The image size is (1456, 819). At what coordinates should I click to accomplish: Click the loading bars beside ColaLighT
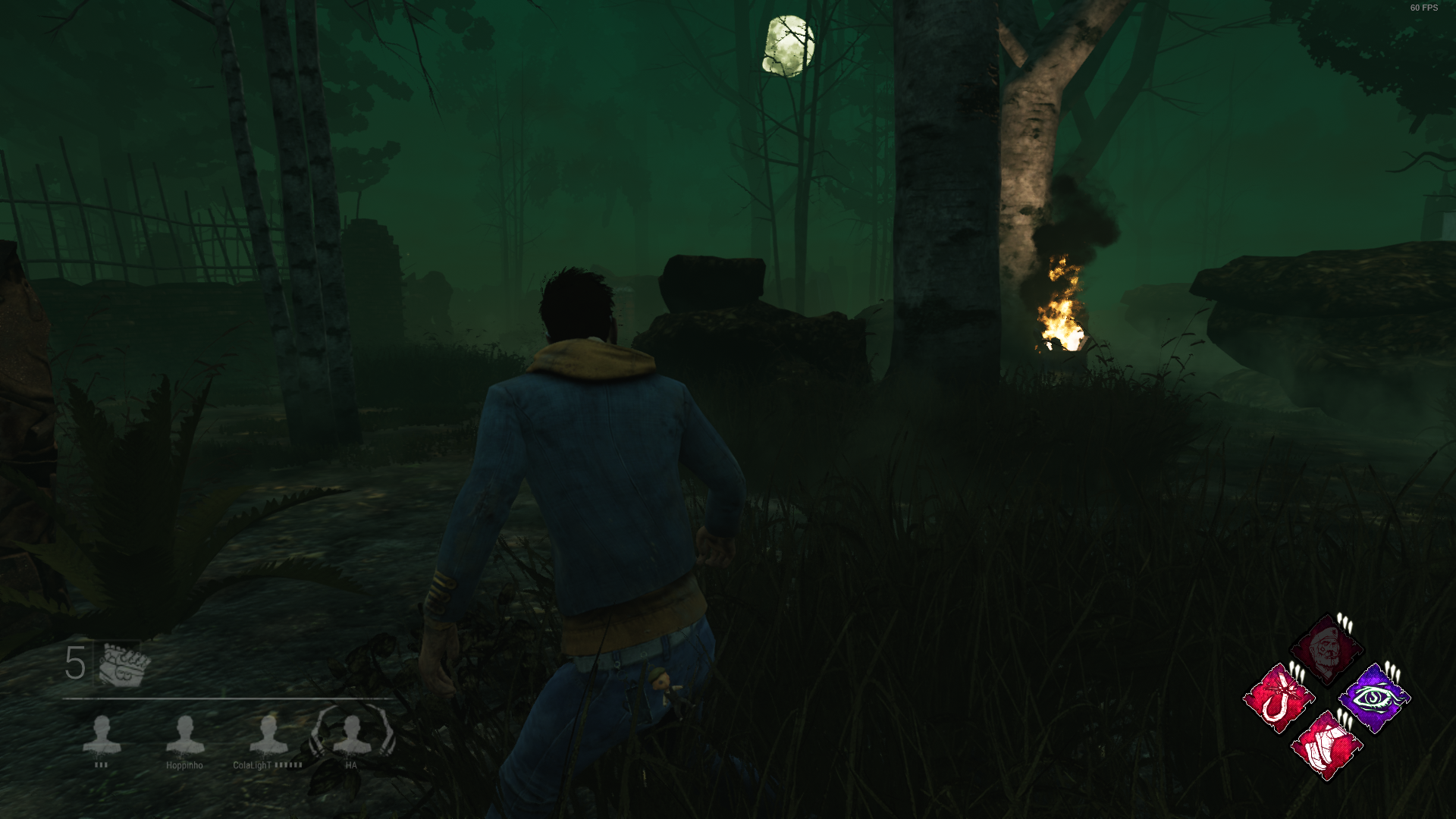pos(287,765)
